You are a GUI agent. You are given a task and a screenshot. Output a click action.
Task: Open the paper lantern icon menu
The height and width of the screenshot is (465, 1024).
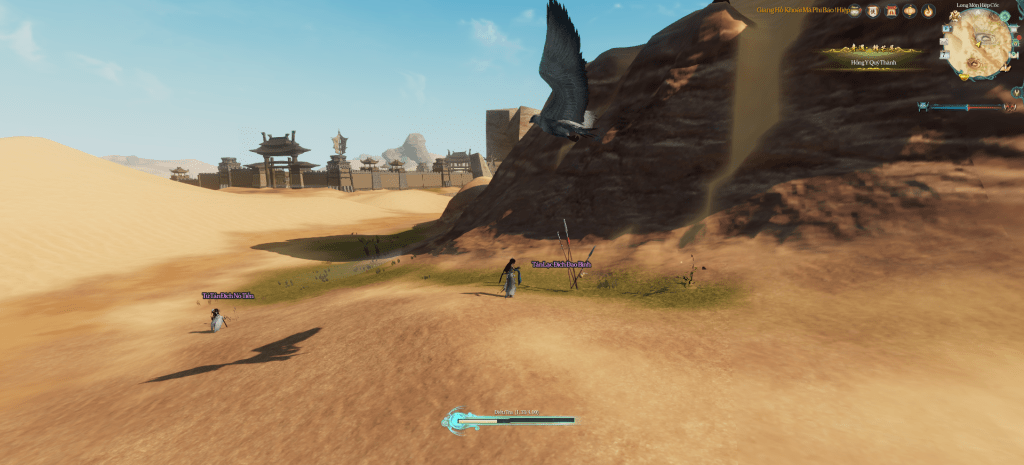click(x=910, y=11)
